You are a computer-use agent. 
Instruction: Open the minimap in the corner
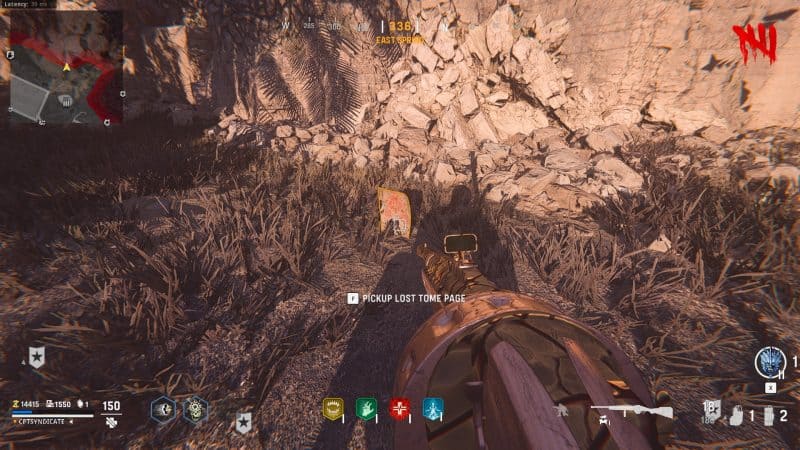pyautogui.click(x=65, y=66)
